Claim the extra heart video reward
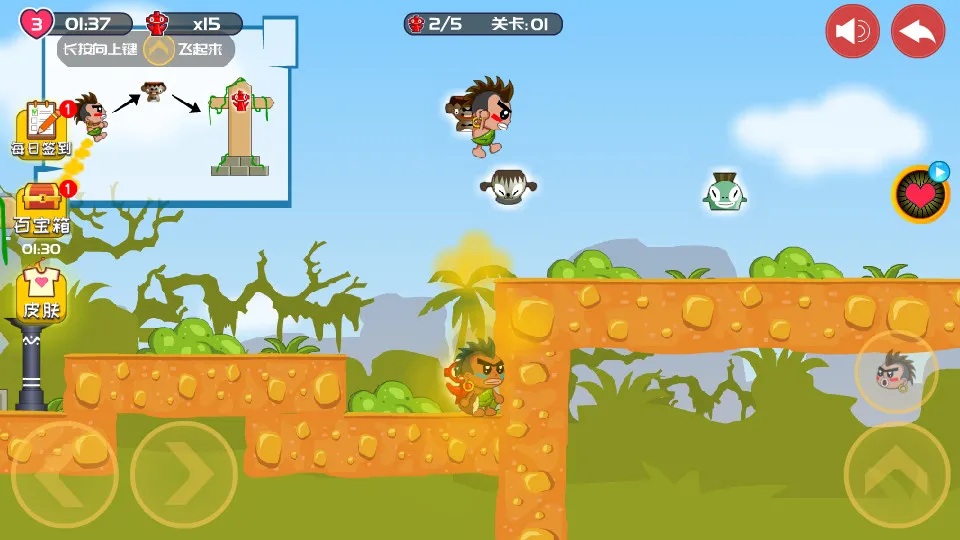 920,194
